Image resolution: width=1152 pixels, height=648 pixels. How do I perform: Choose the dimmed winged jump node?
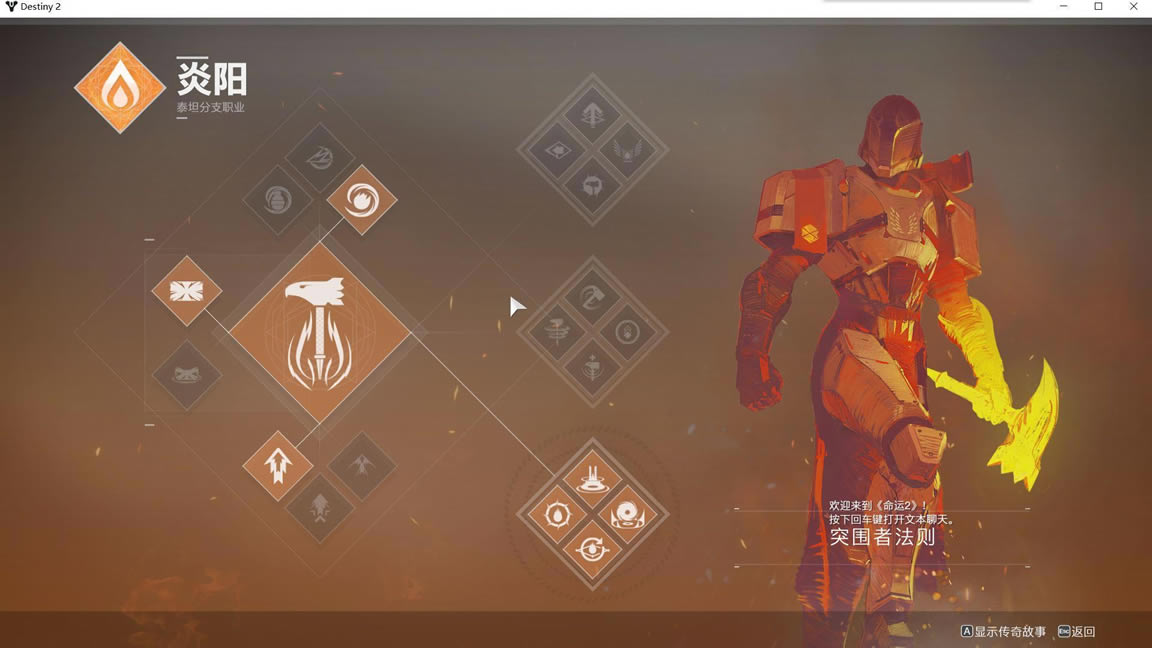coord(361,465)
